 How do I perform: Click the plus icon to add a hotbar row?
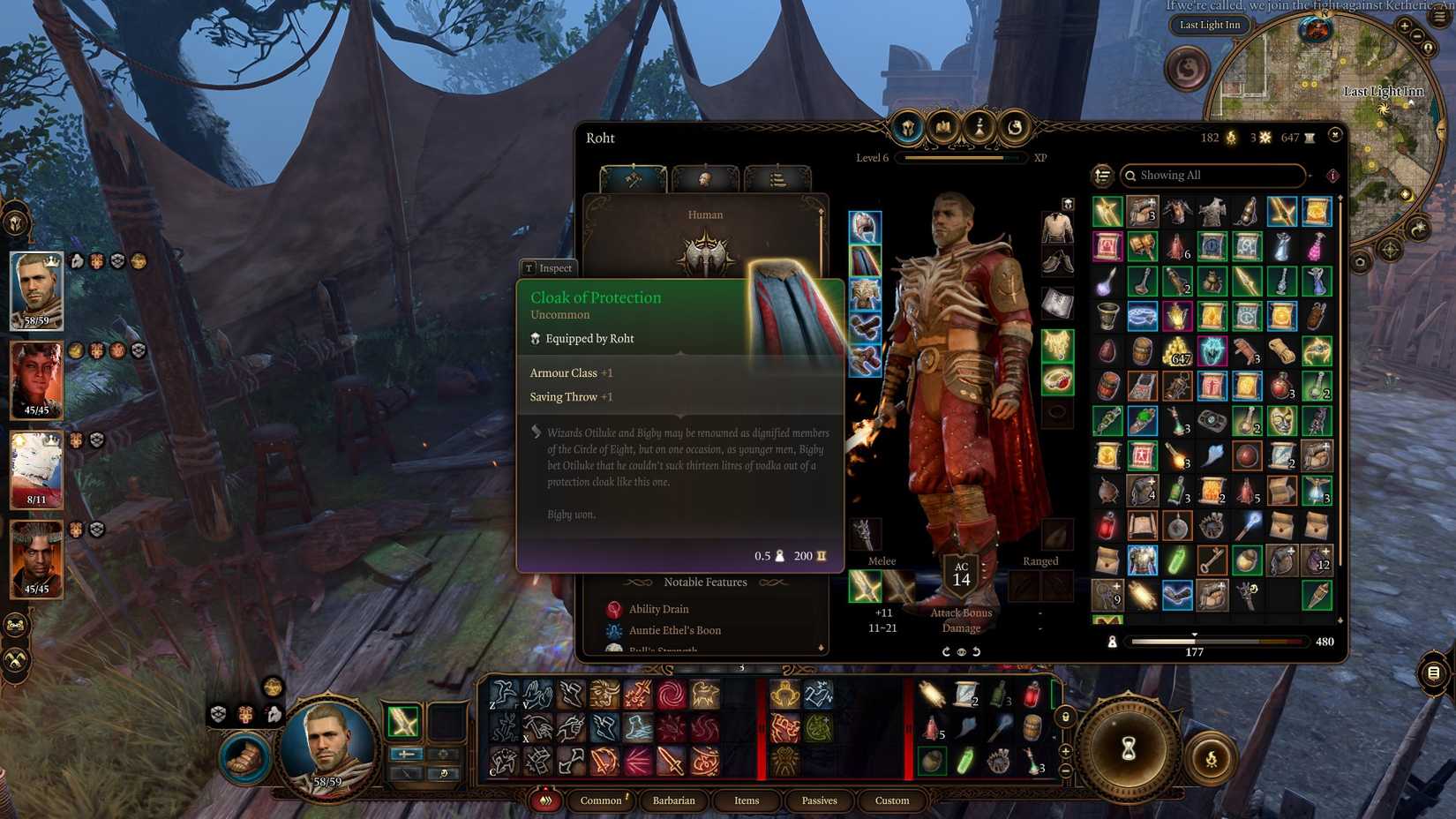1065,750
